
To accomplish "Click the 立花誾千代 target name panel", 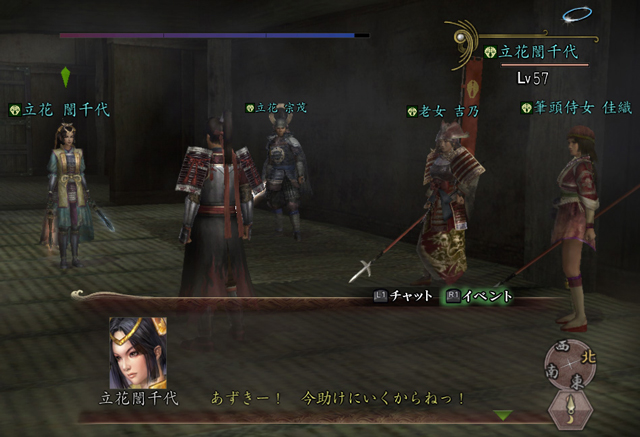I will (x=525, y=52).
